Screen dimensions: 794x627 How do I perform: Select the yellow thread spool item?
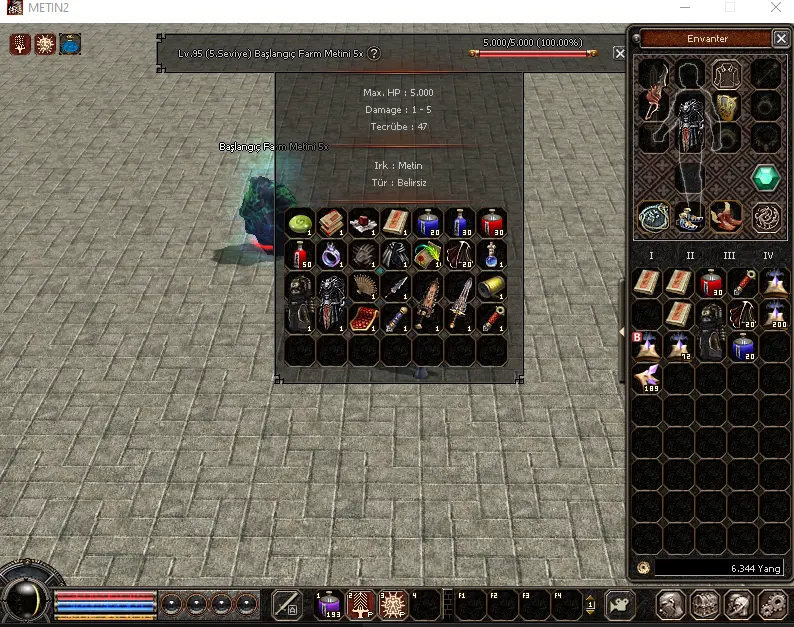pos(491,286)
